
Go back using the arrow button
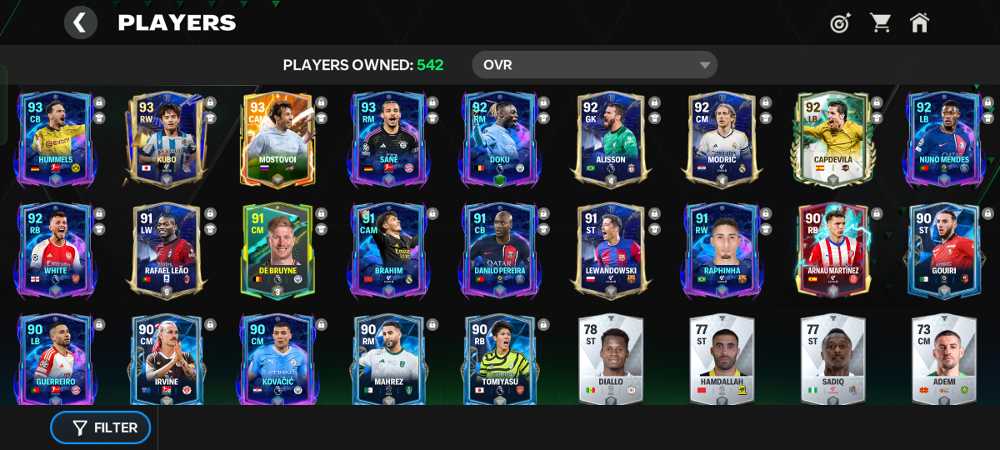[x=81, y=22]
